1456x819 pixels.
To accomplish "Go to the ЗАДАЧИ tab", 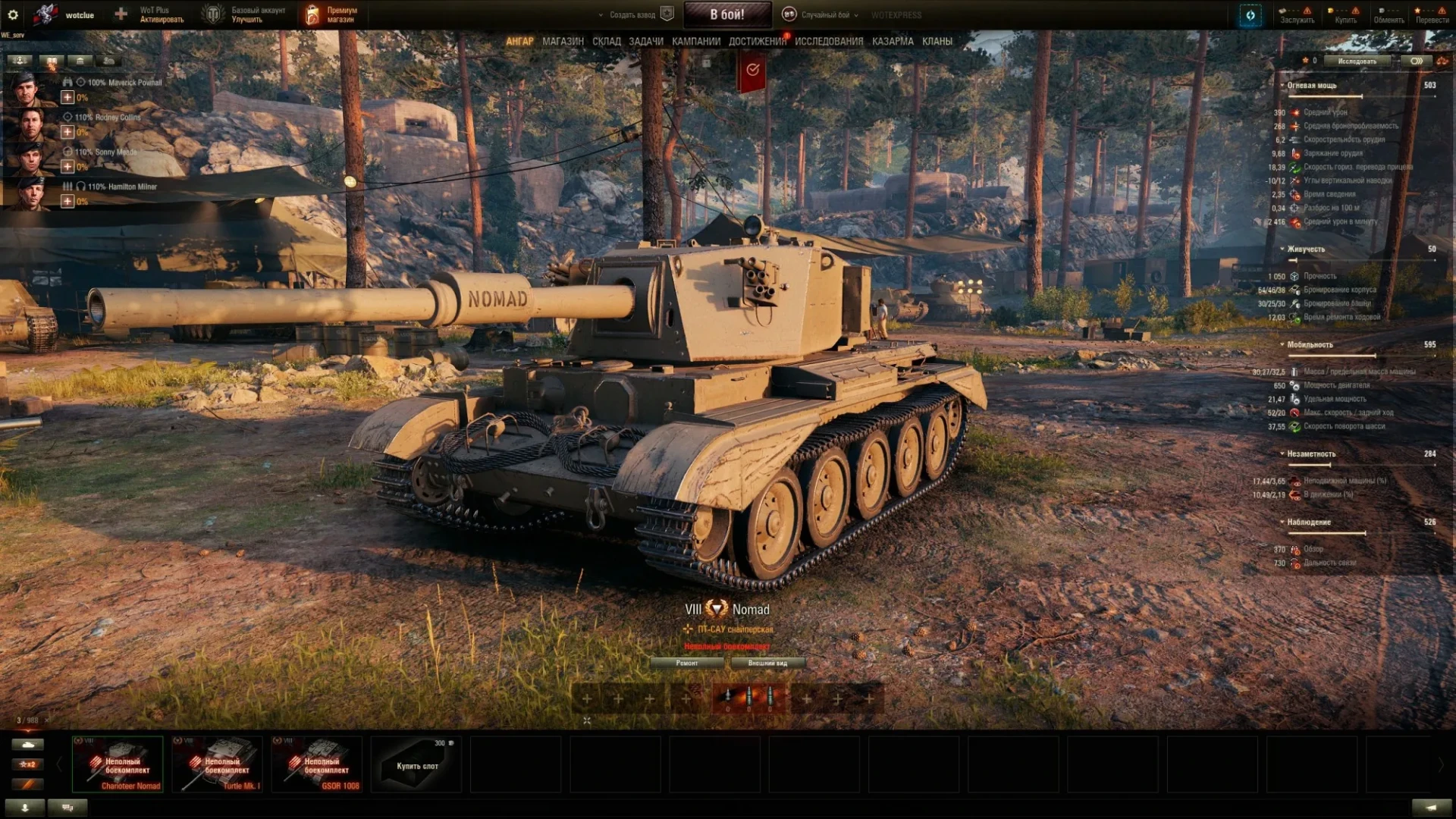I will tap(645, 42).
